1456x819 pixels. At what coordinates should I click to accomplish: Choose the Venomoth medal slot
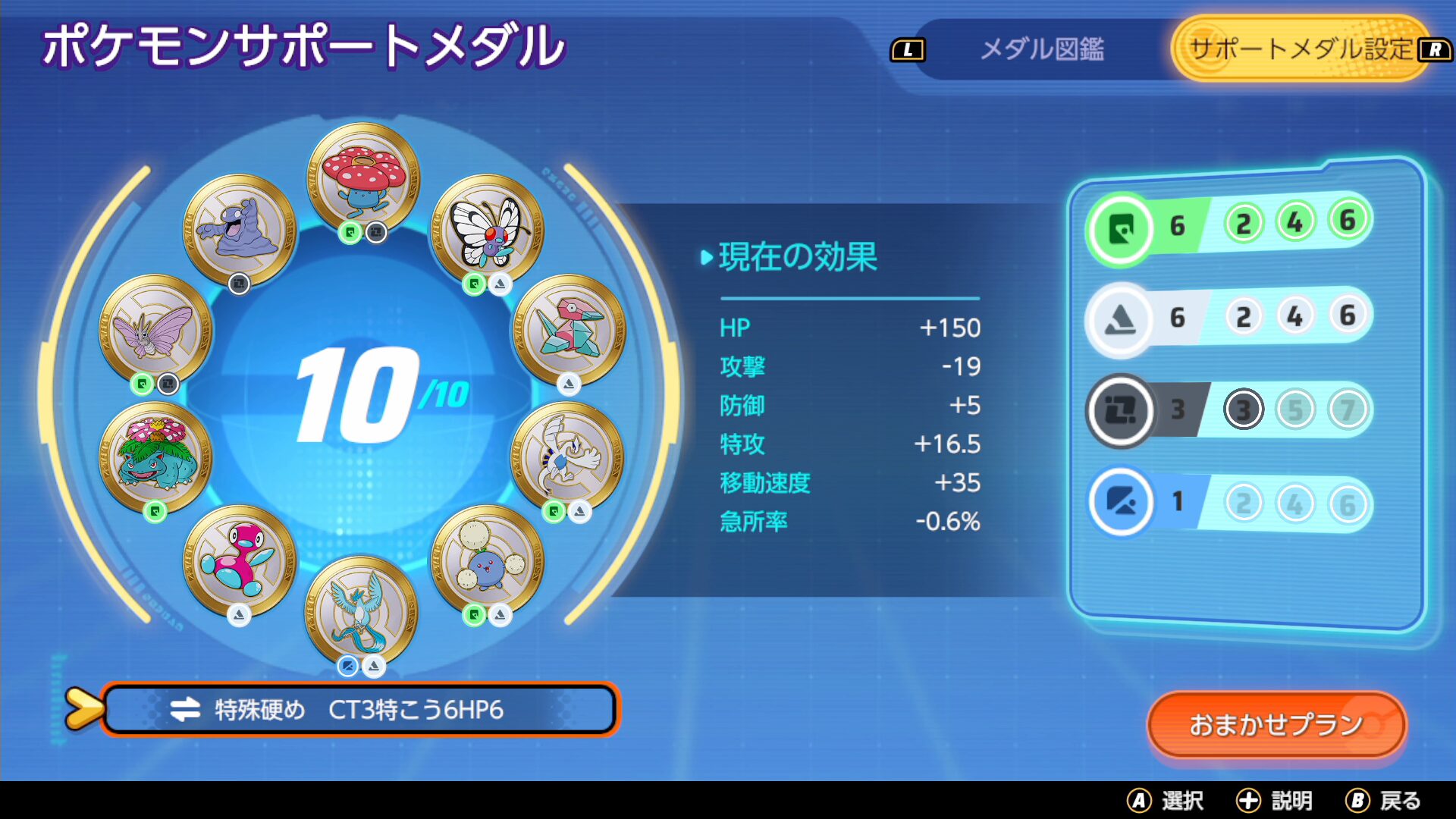tap(156, 330)
